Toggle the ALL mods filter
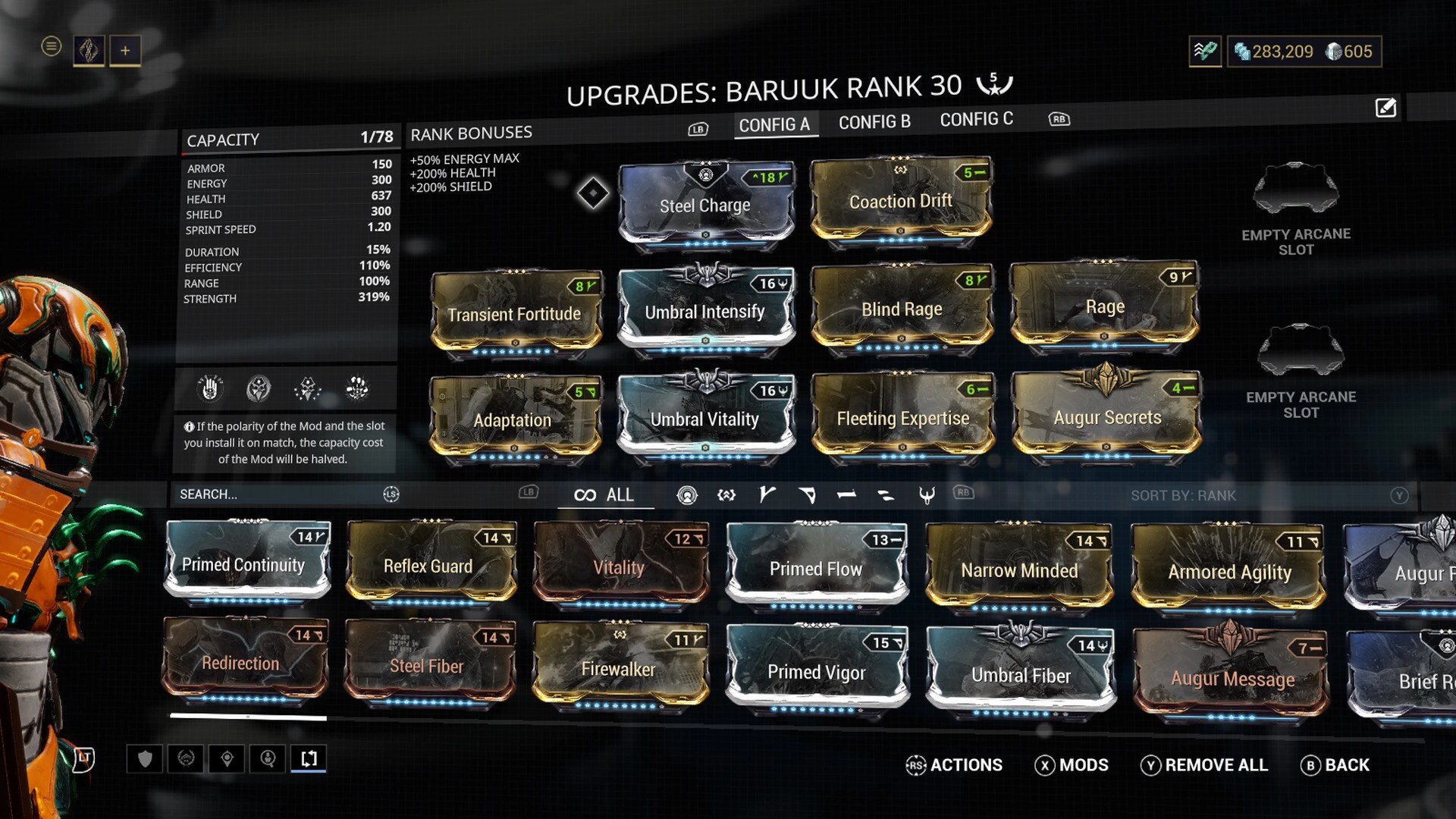This screenshot has width=1456, height=819. pos(605,494)
